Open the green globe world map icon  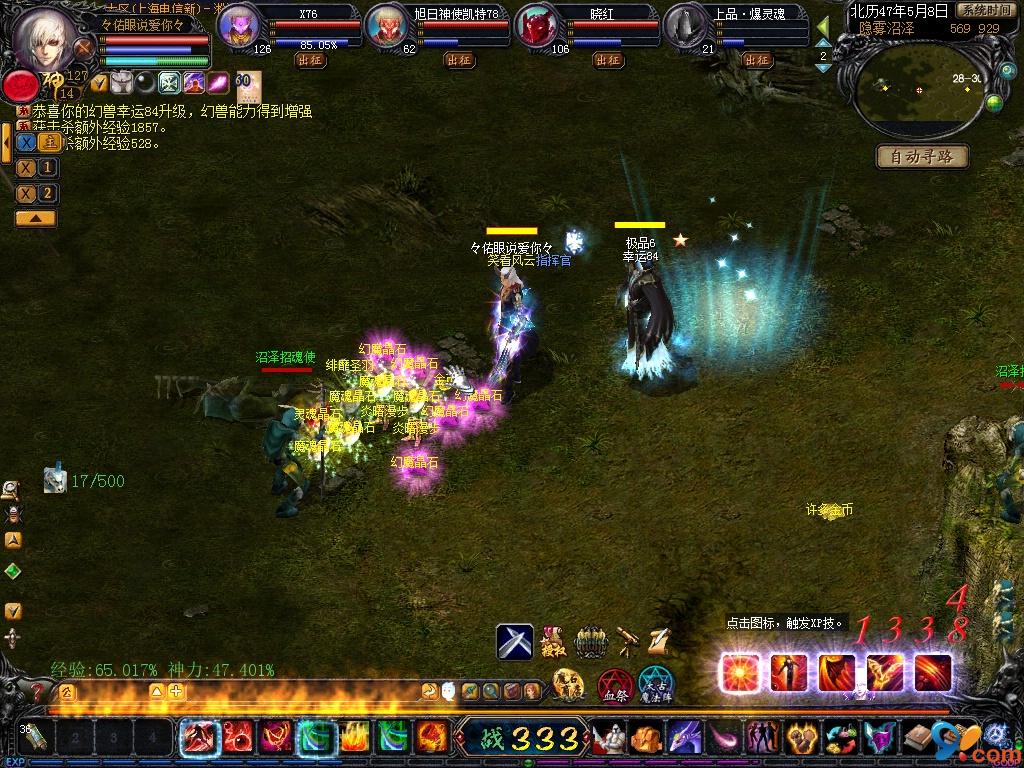(994, 102)
